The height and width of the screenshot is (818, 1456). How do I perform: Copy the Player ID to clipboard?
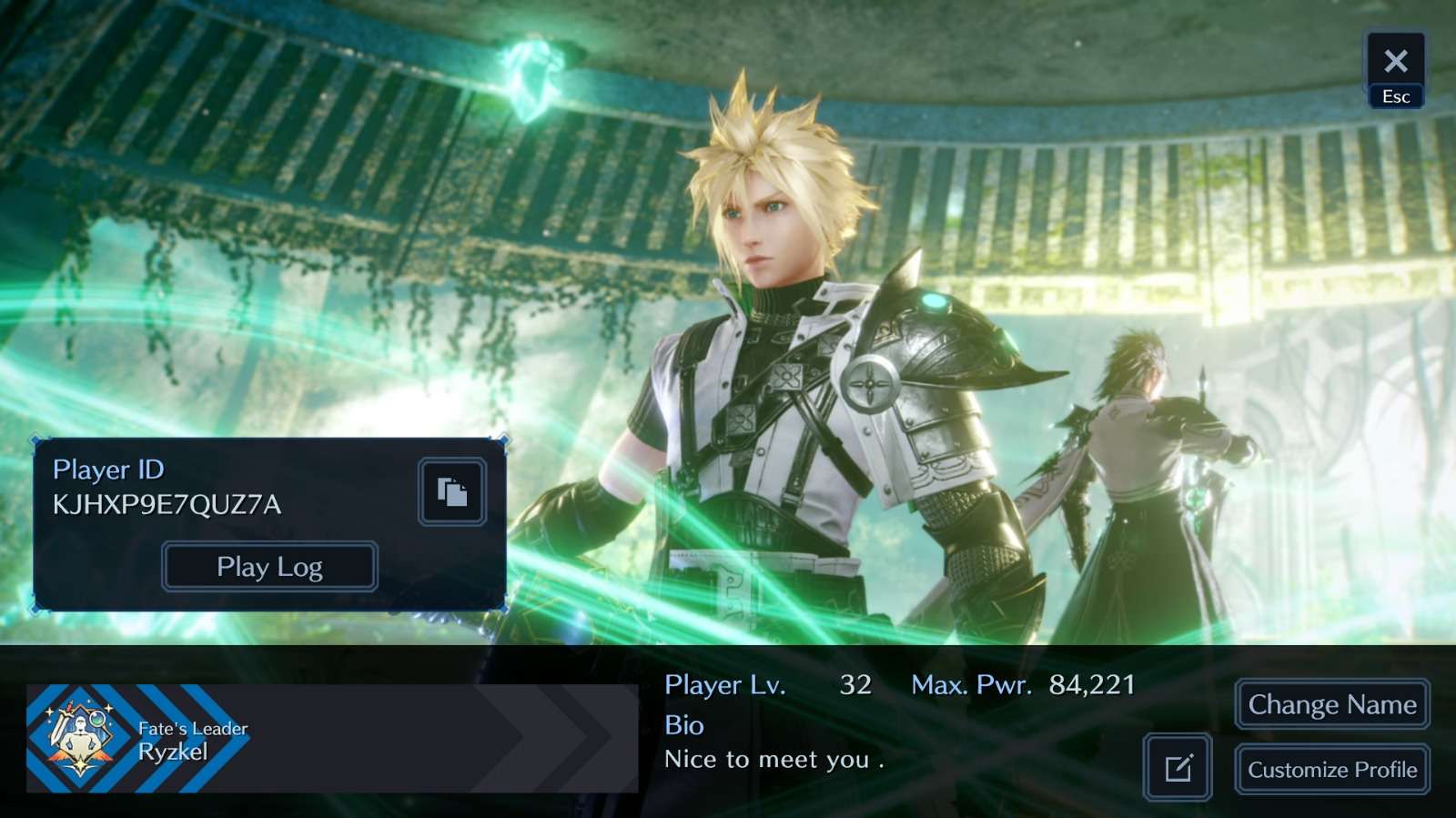click(x=452, y=492)
